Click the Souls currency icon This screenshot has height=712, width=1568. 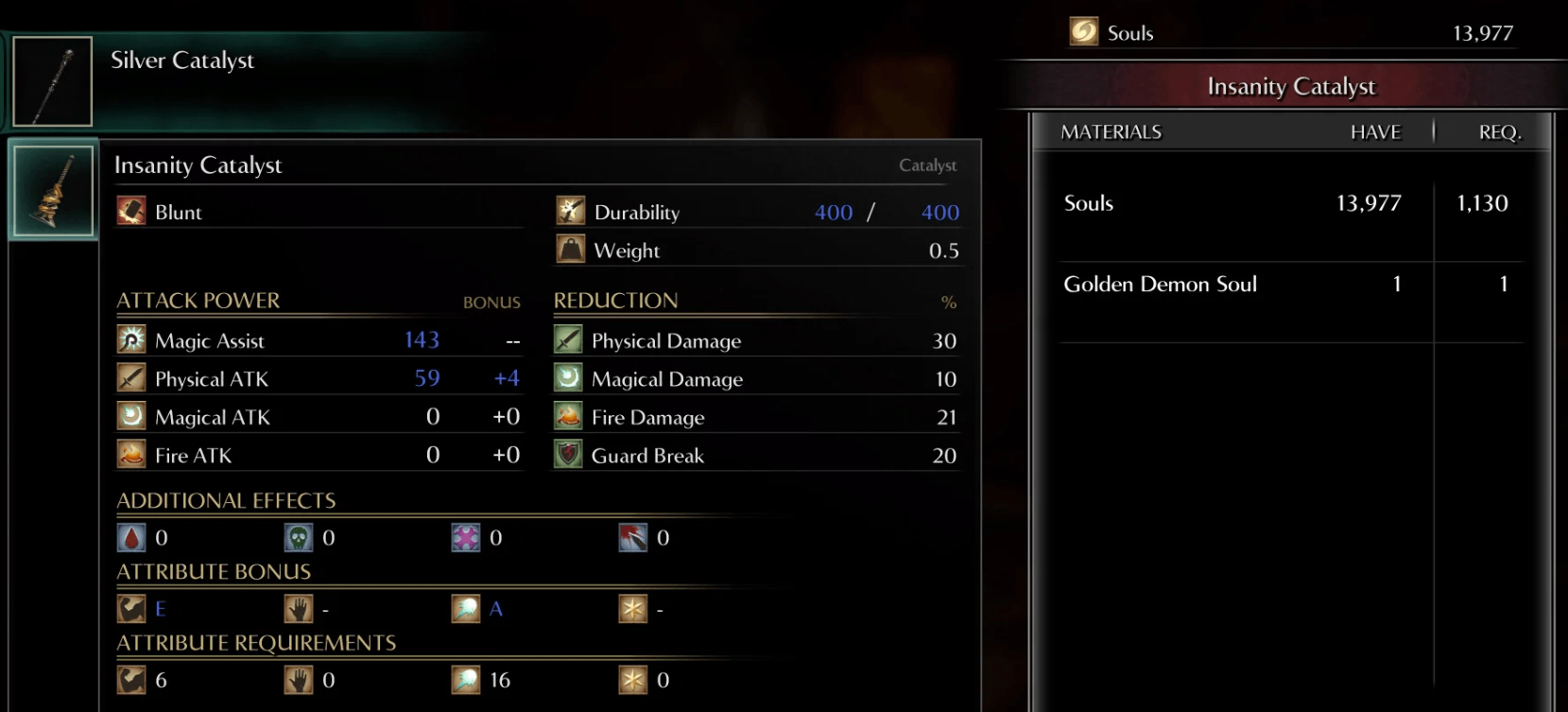(1081, 31)
